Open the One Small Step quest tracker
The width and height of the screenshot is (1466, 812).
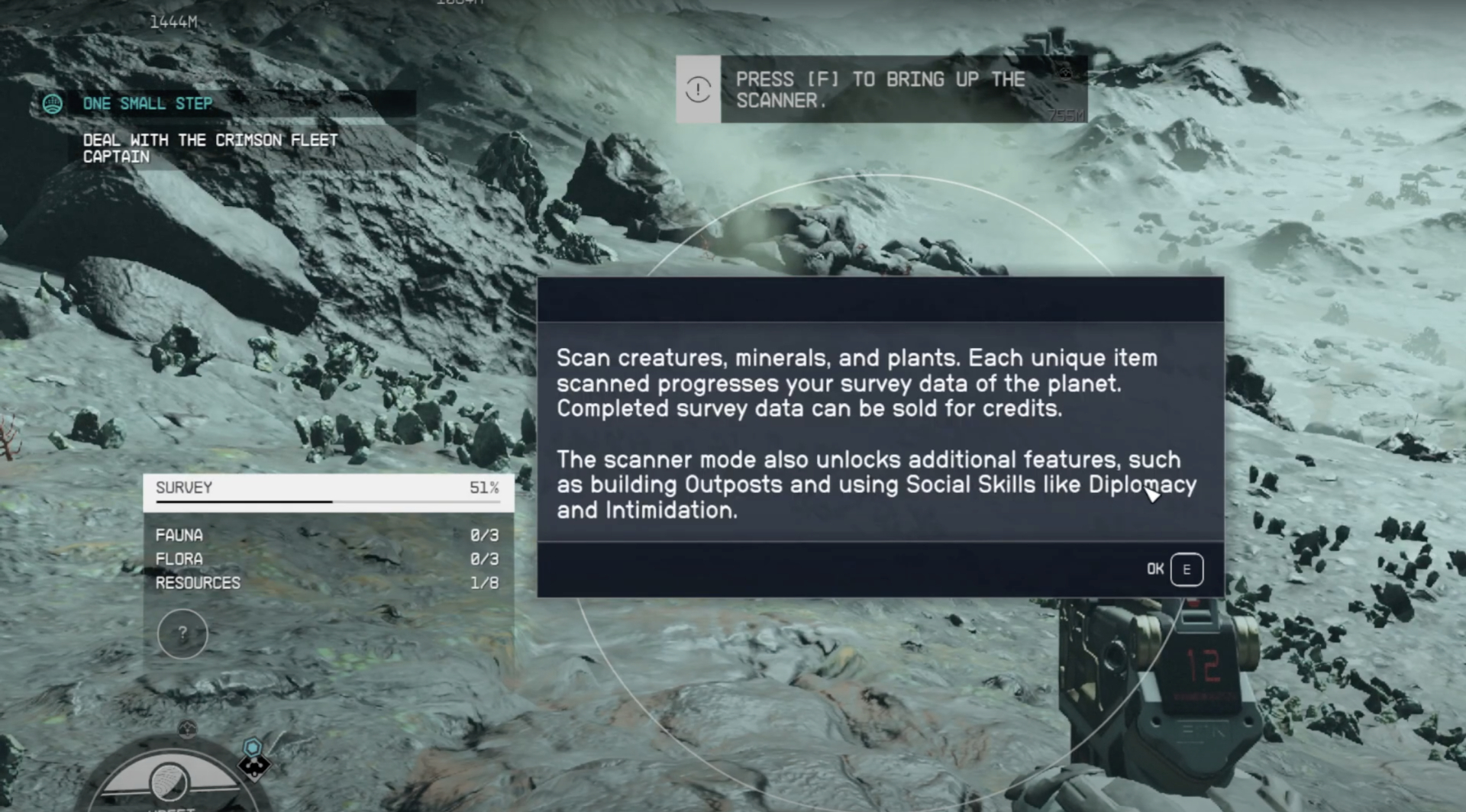click(x=147, y=104)
